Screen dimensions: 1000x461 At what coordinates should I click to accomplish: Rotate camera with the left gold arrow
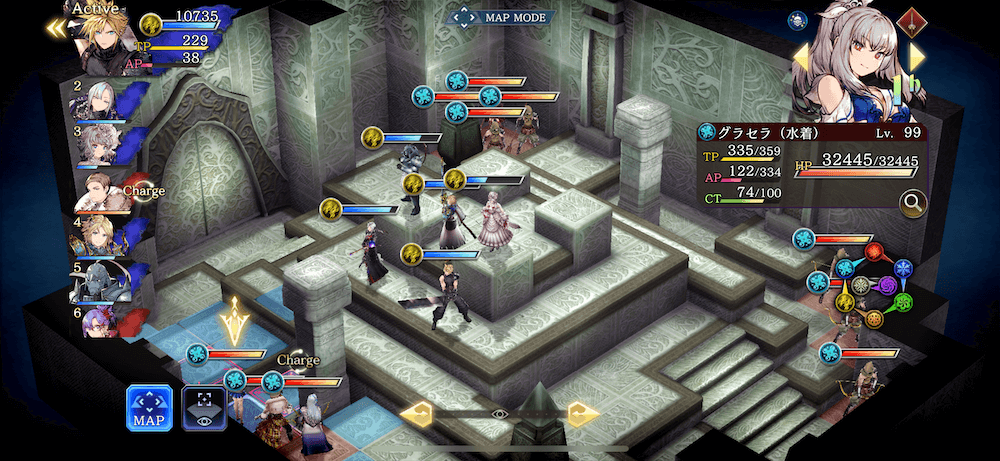(x=415, y=413)
